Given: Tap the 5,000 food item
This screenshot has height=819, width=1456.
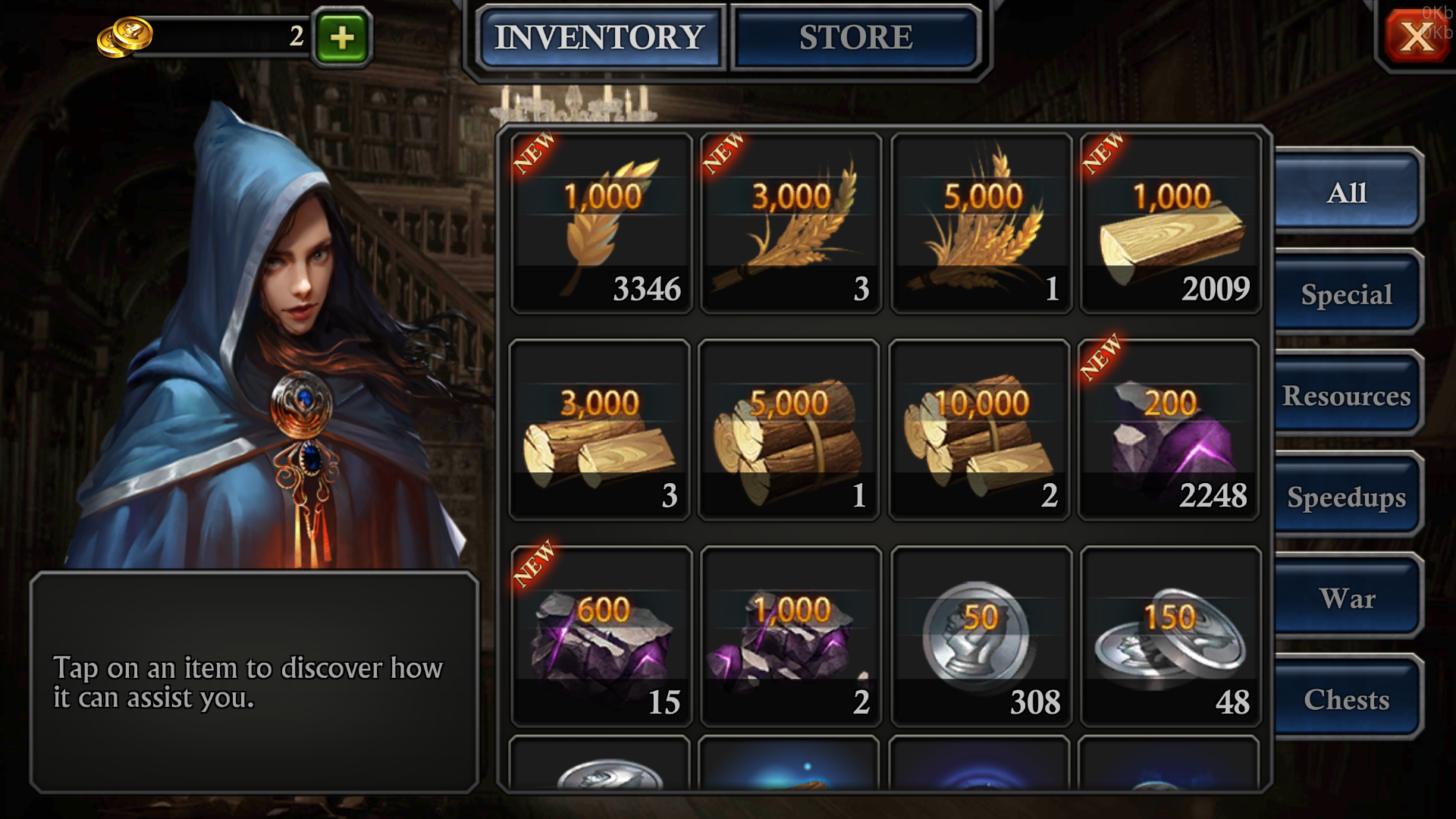Looking at the screenshot, I should point(981,224).
